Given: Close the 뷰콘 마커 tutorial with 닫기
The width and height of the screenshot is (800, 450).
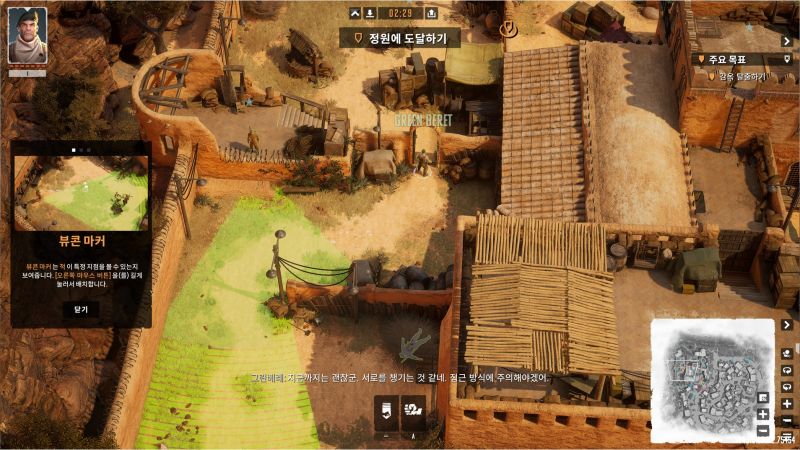Looking at the screenshot, I should (x=81, y=309).
